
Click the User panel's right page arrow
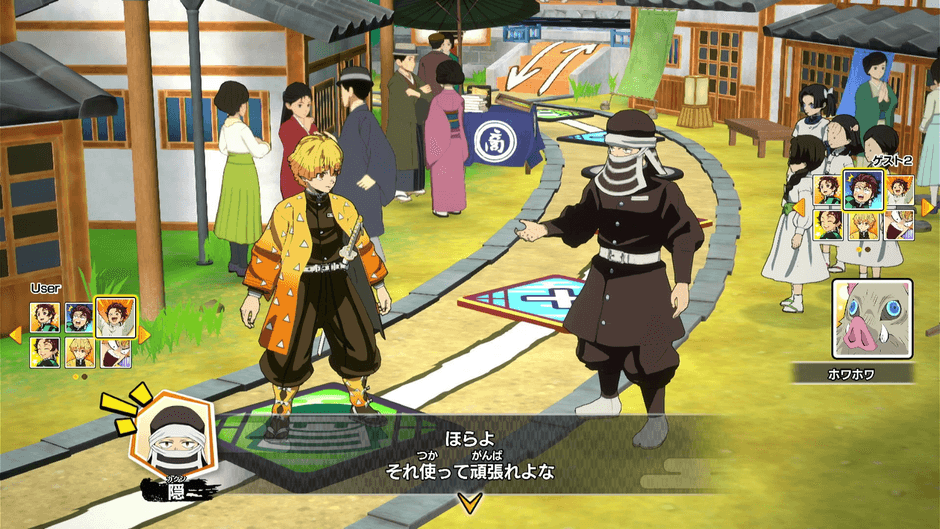(x=144, y=335)
